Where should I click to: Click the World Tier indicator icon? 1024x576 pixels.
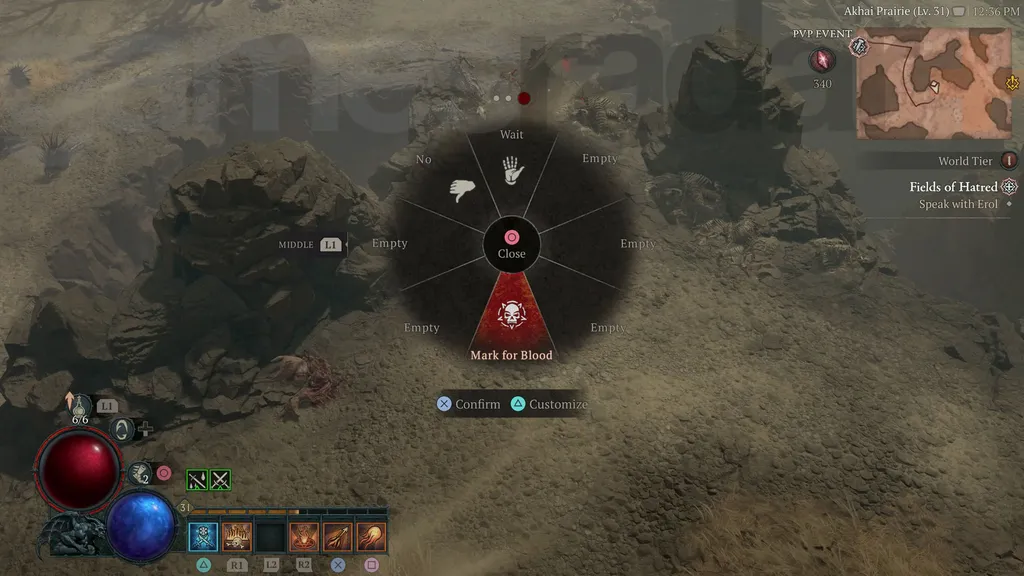(x=1009, y=161)
